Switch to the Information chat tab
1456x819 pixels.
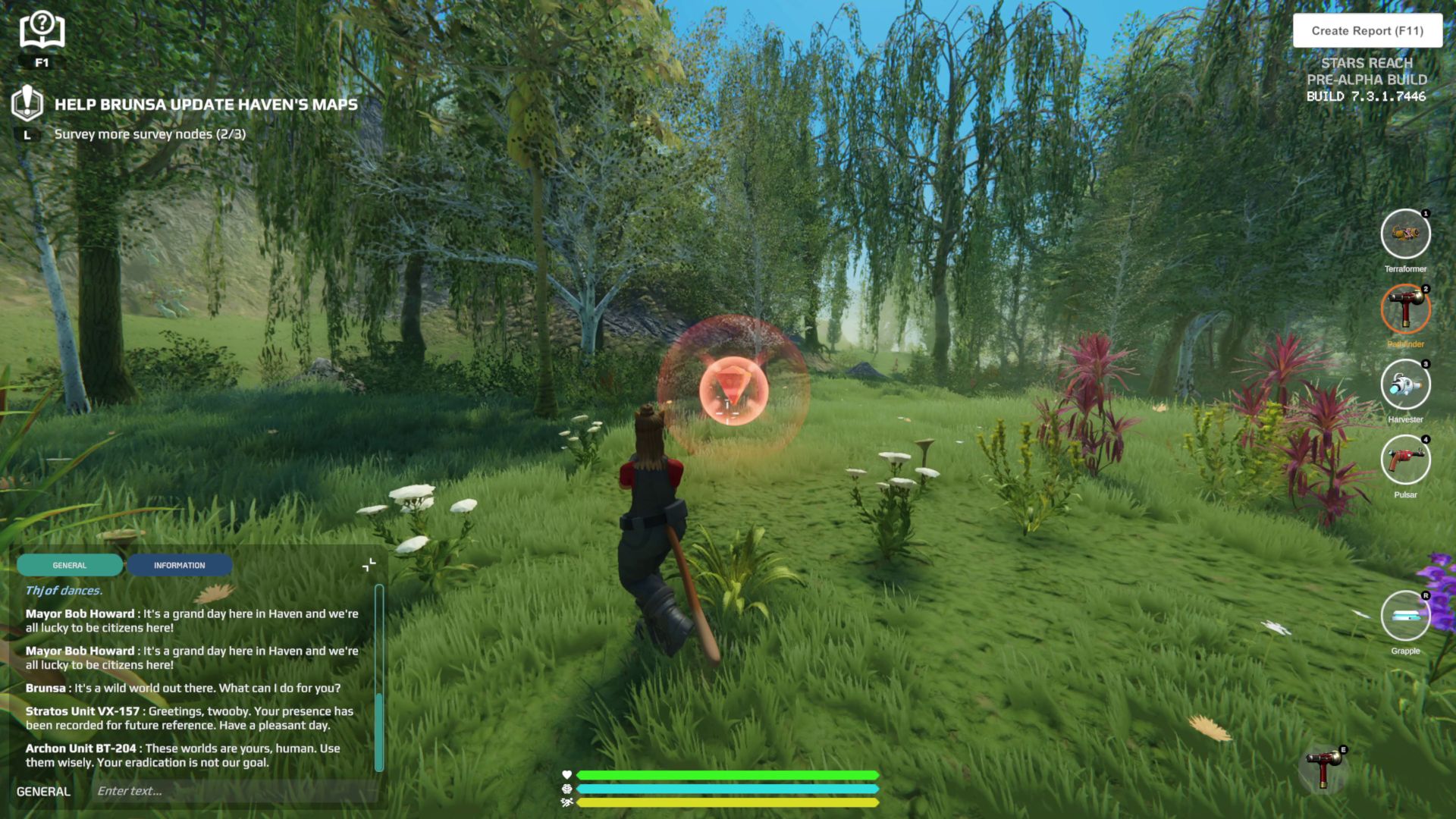(x=179, y=565)
